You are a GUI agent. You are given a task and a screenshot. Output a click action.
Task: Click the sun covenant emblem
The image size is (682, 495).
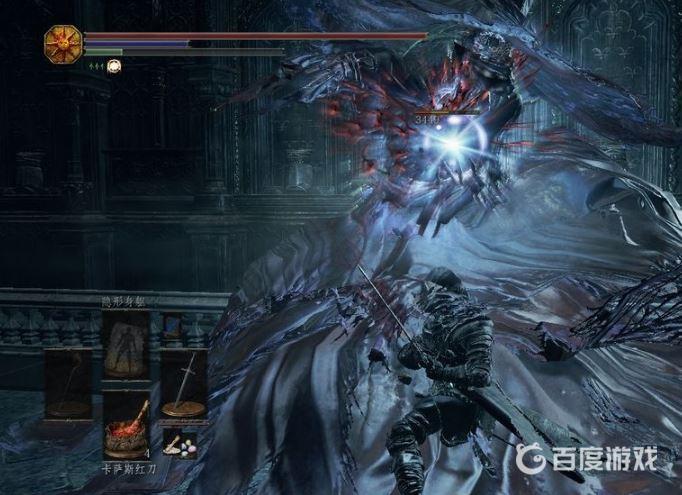click(62, 42)
